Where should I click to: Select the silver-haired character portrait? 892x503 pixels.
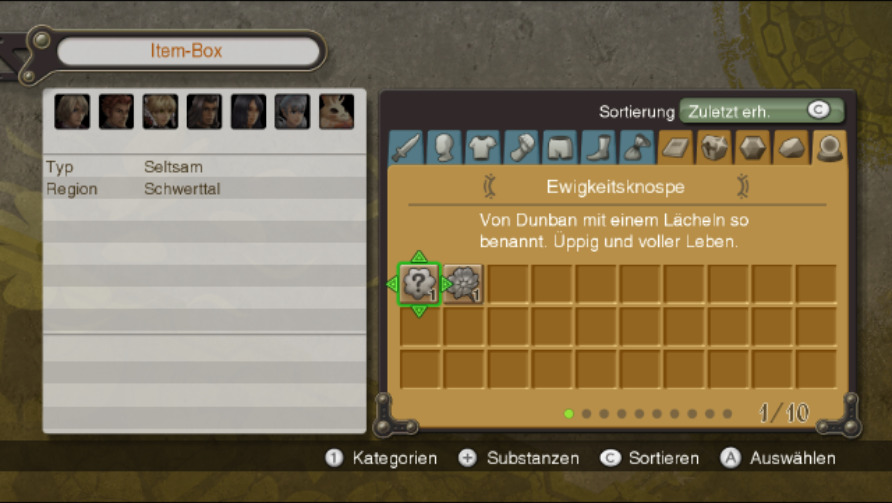point(292,112)
